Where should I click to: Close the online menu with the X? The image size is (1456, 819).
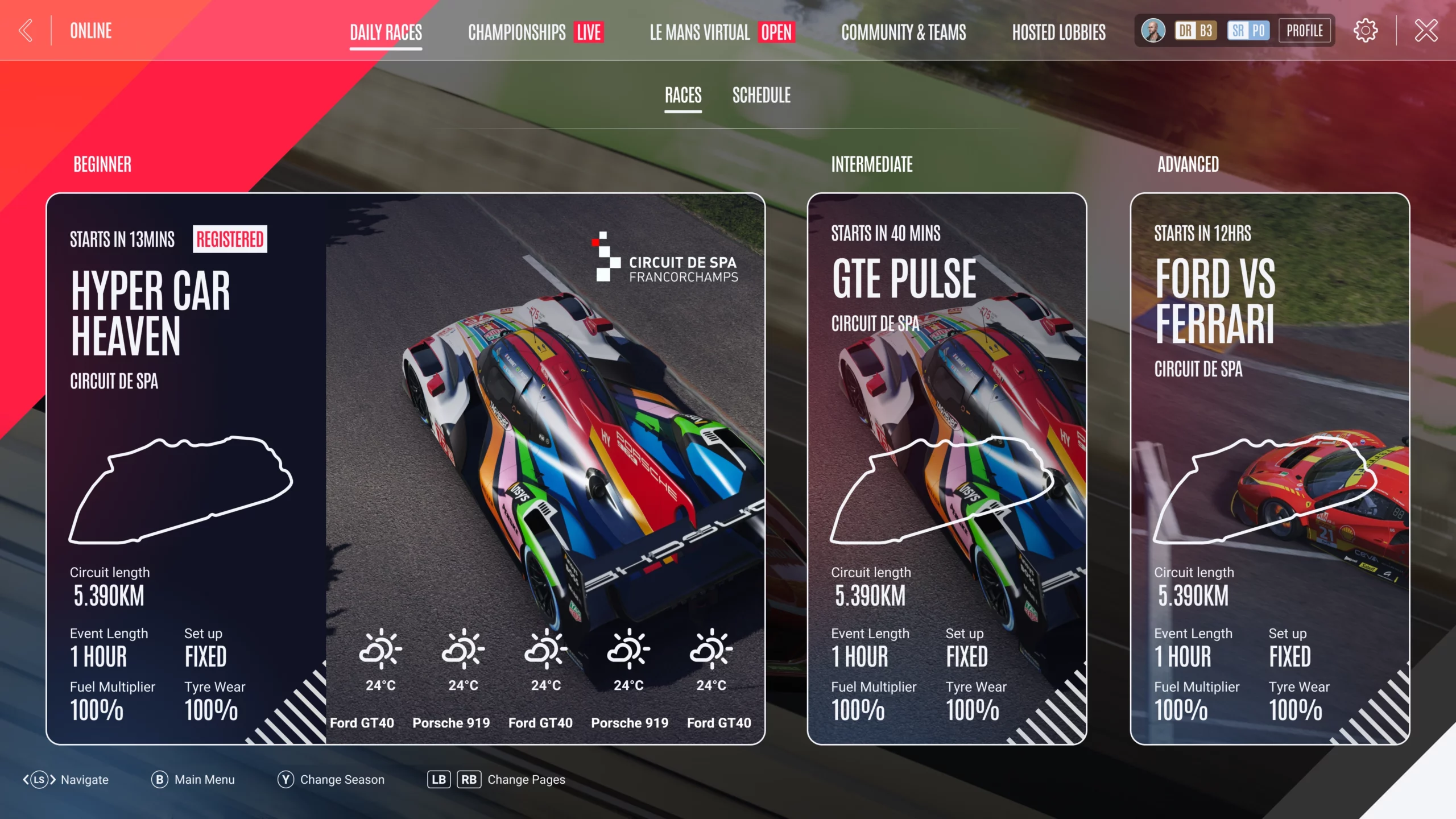click(1426, 31)
